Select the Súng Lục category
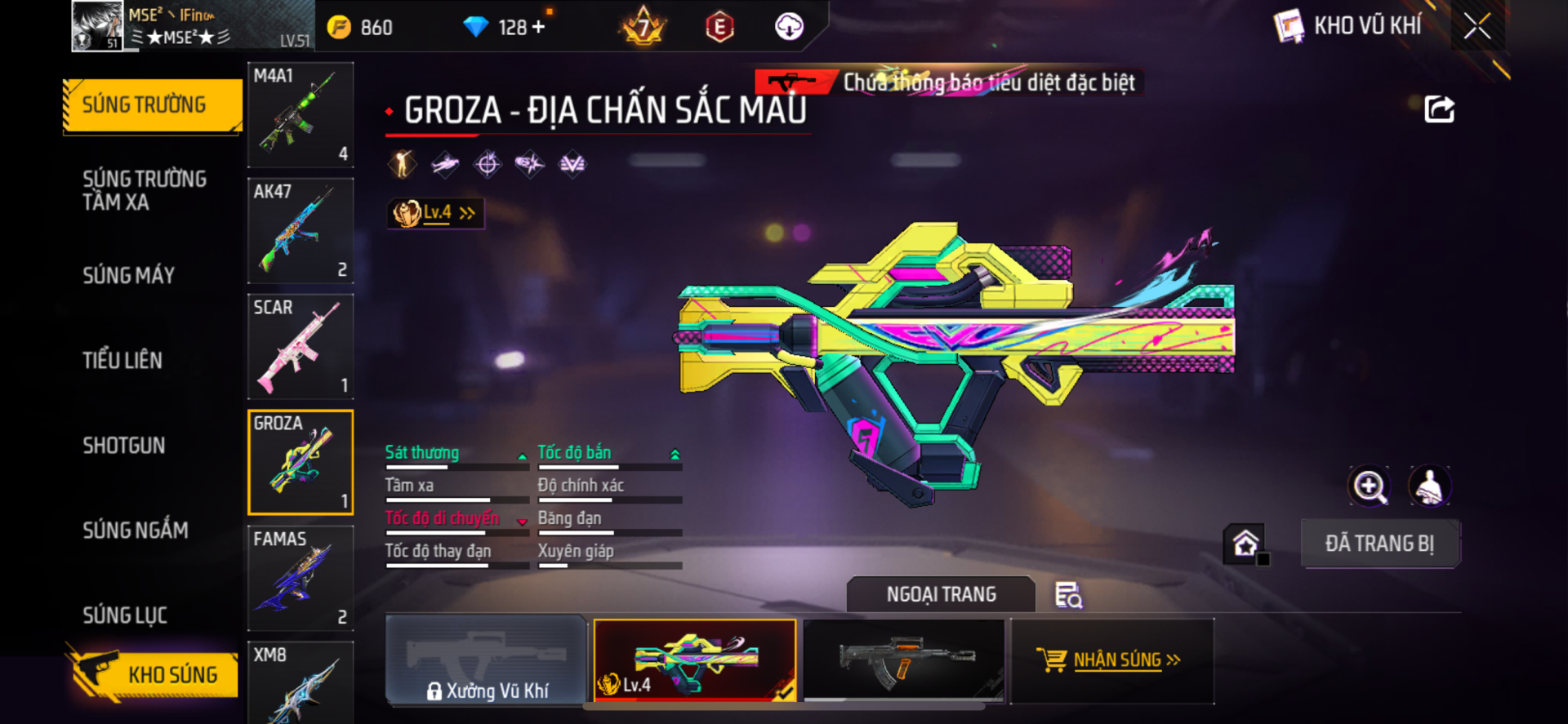Image resolution: width=1568 pixels, height=724 pixels. coord(125,615)
